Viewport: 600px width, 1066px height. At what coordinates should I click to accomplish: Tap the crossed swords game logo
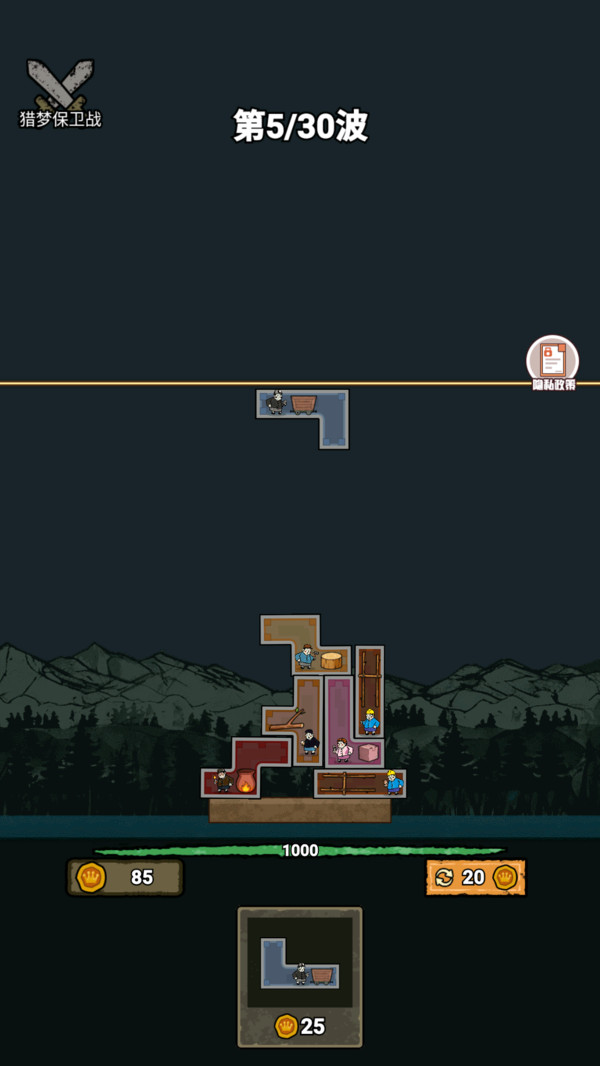[x=60, y=87]
